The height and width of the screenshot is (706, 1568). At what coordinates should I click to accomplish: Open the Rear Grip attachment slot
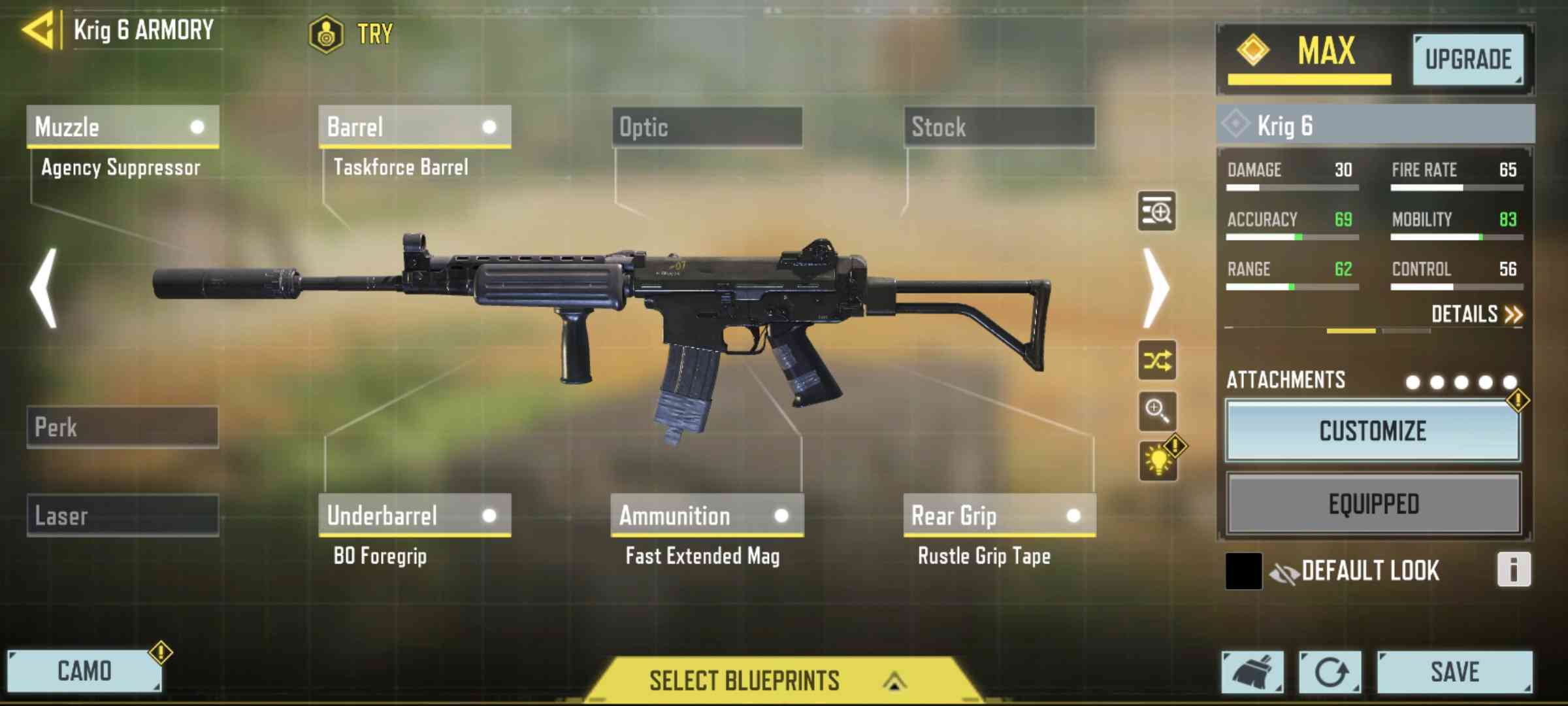click(1000, 516)
